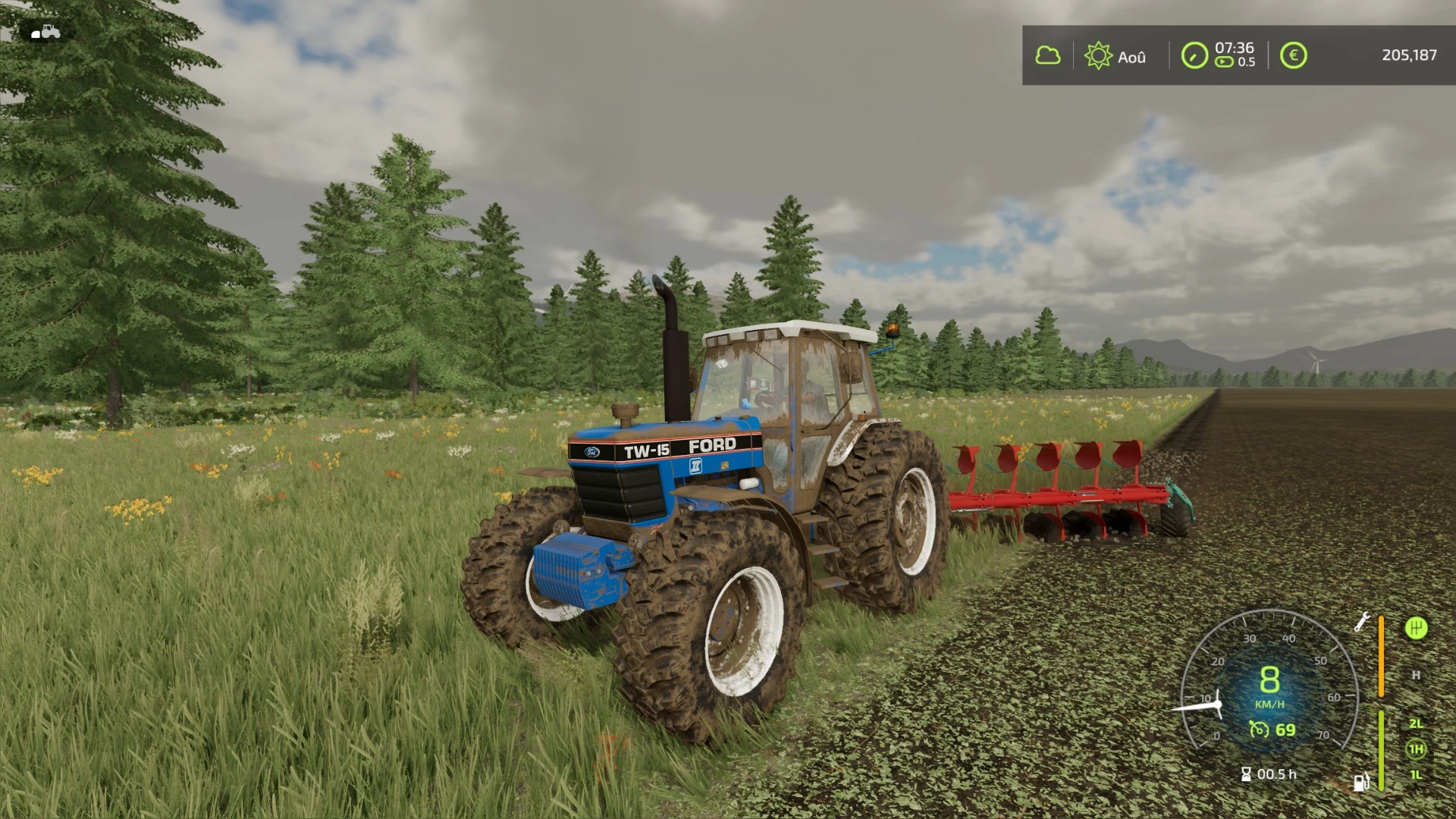Toggle the 2L gear range indicator
The image size is (1456, 819).
point(1417,725)
